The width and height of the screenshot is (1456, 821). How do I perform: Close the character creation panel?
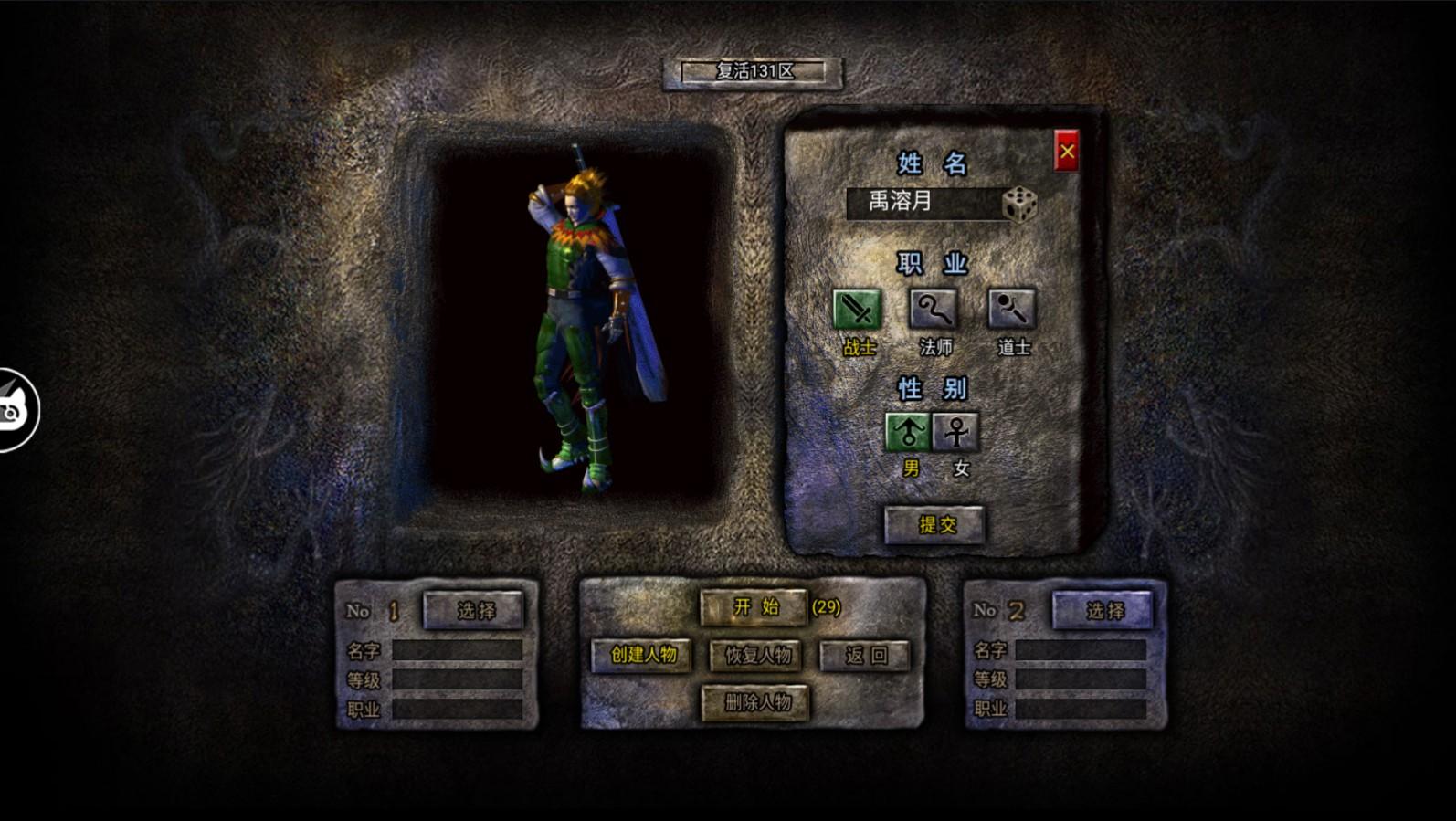pyautogui.click(x=1066, y=152)
